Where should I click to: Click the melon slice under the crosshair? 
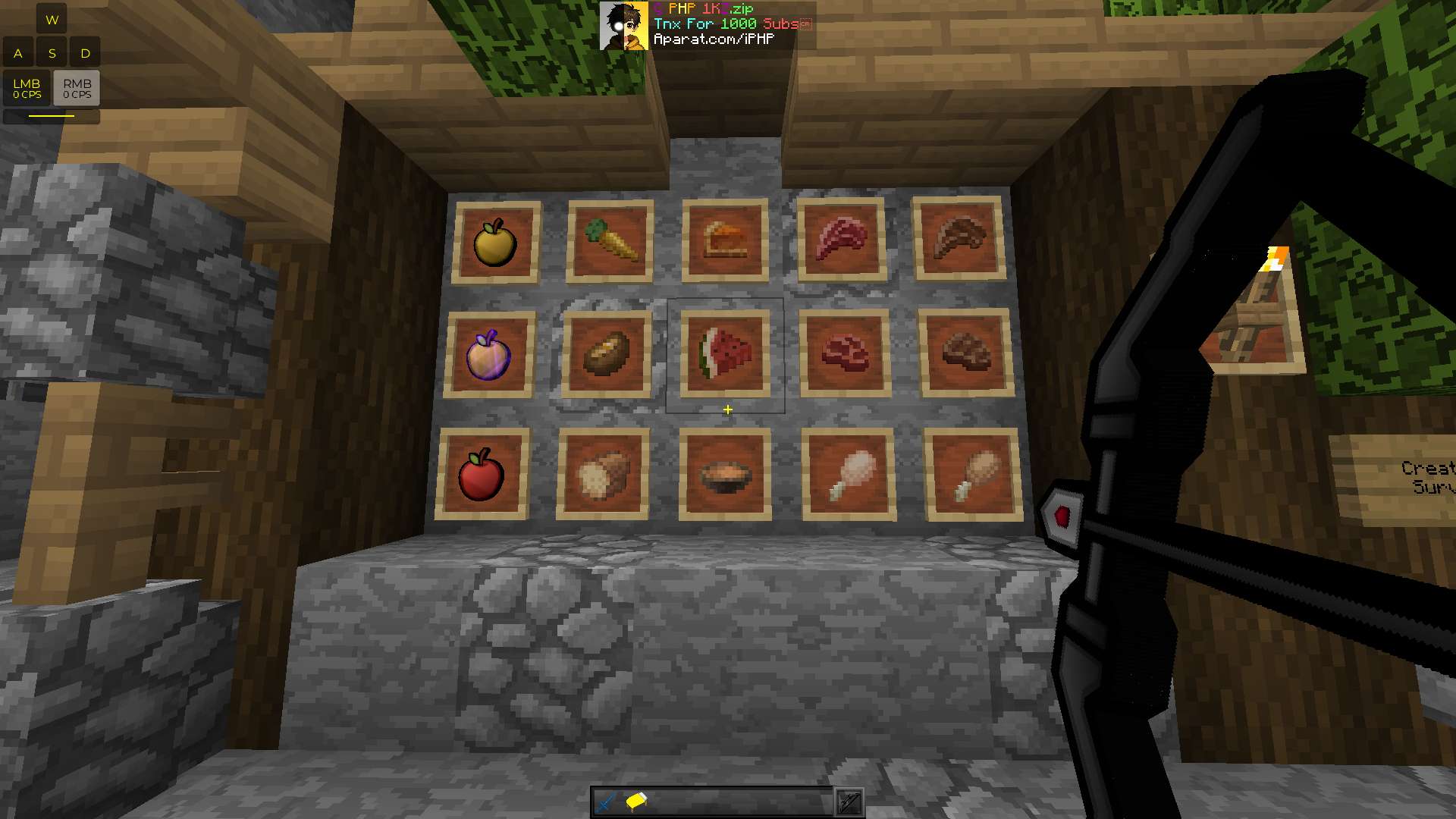click(724, 353)
